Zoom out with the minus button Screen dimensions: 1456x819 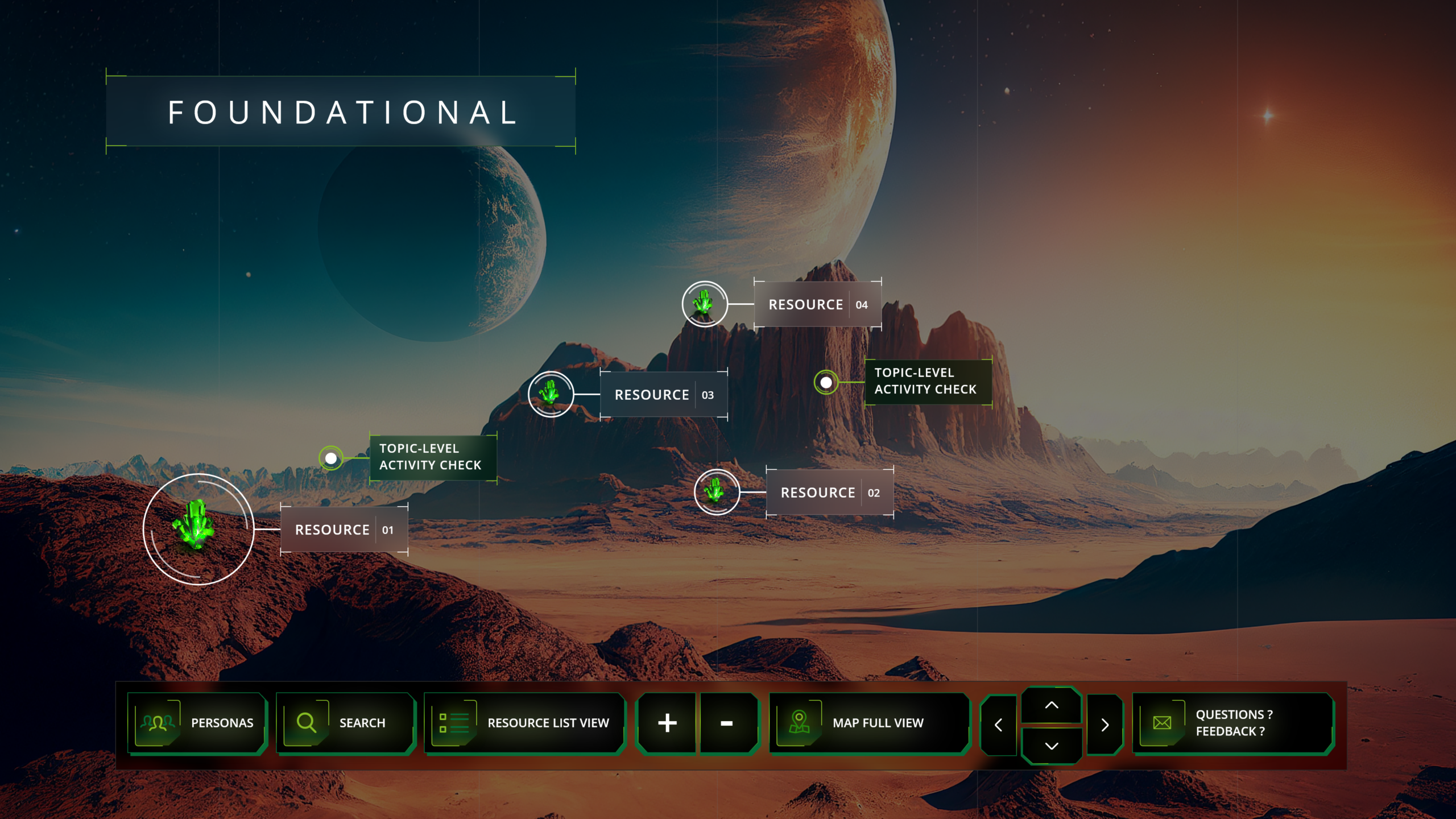(727, 723)
